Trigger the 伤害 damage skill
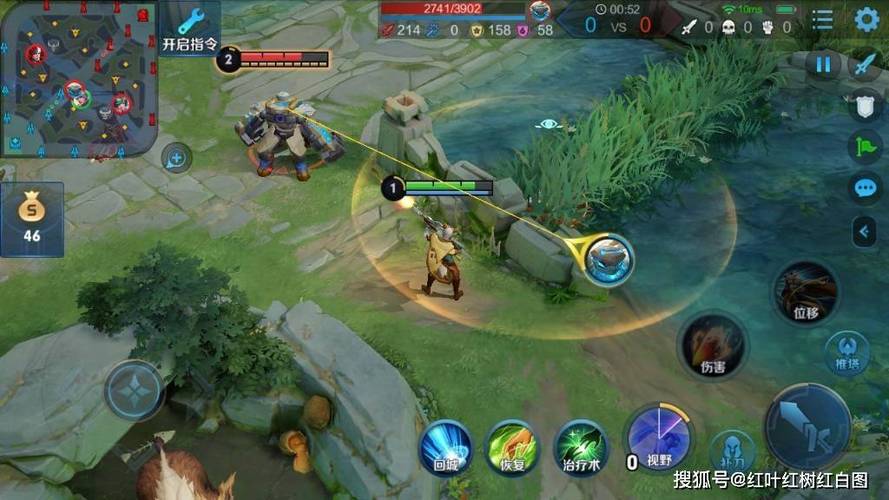Image resolution: width=889 pixels, height=500 pixels. click(x=712, y=345)
